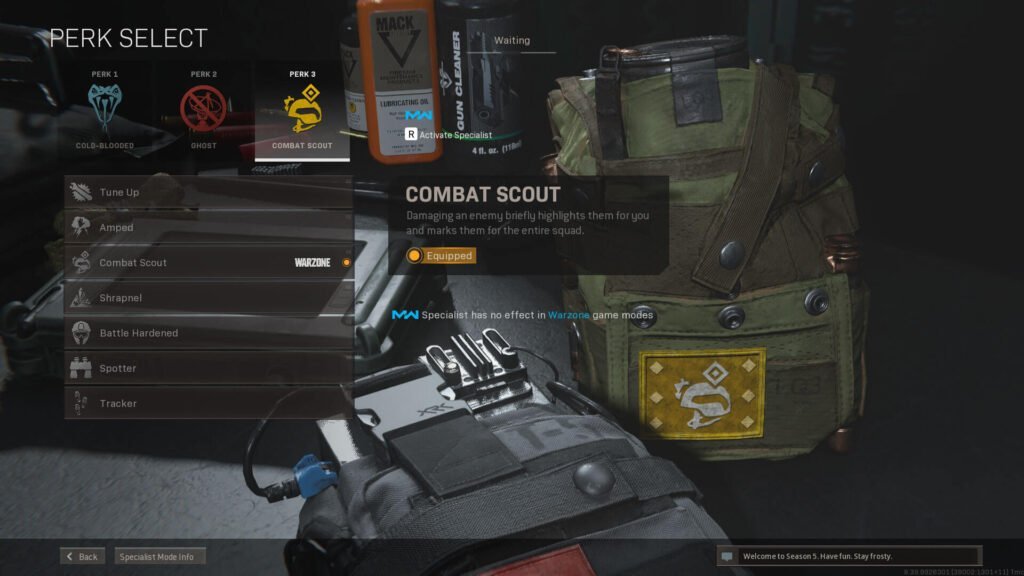Select the Battle Hardened perk
The height and width of the screenshot is (576, 1024).
[208, 333]
